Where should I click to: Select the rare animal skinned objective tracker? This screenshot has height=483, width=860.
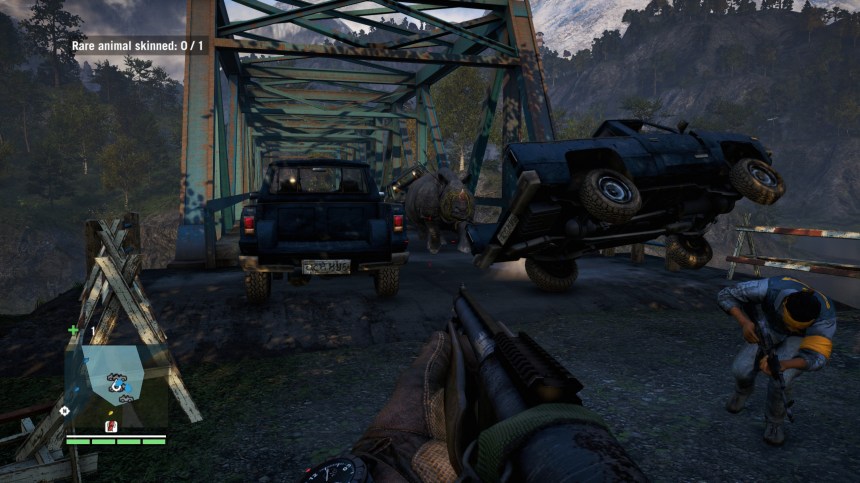pos(138,45)
